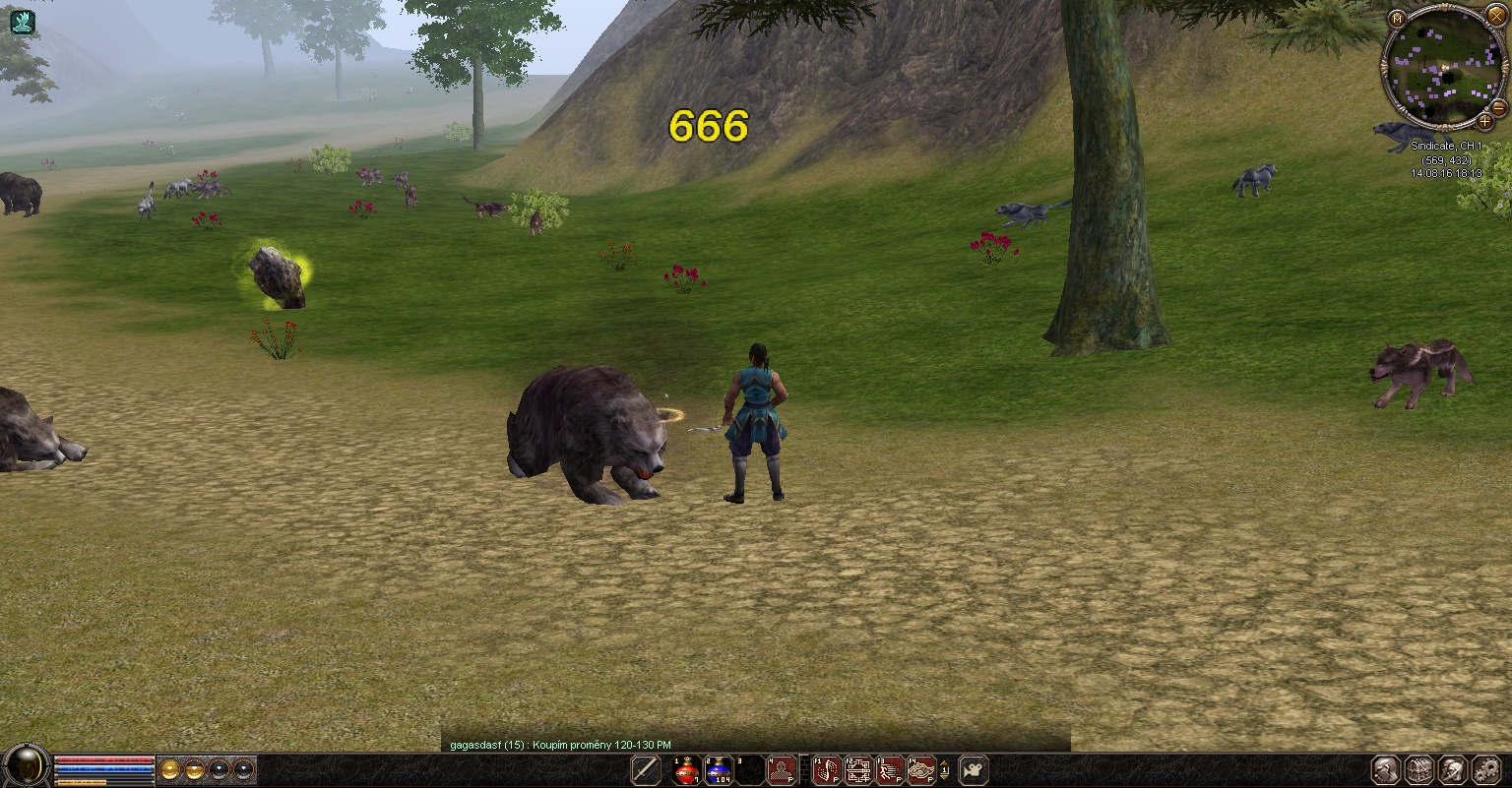Click the circular minimap view

pos(1443,67)
